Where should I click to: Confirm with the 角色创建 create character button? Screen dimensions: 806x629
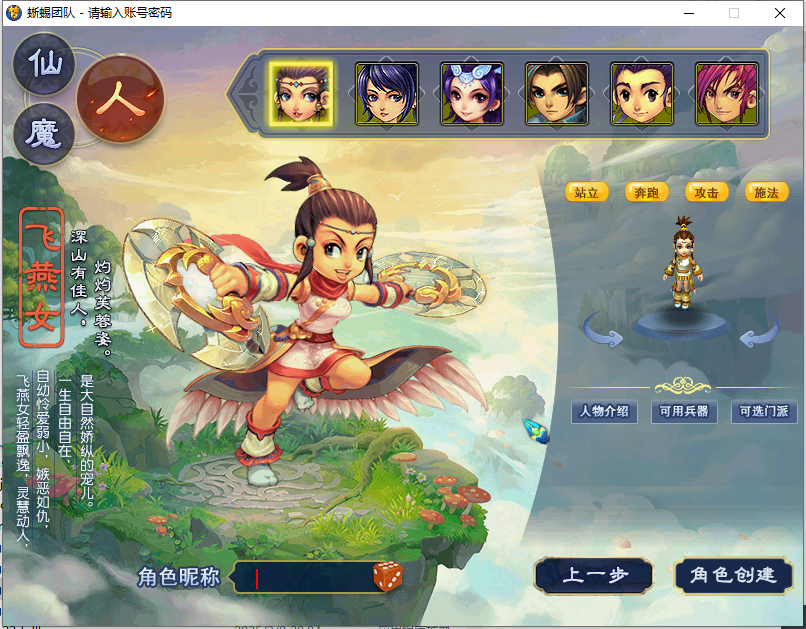pos(734,575)
